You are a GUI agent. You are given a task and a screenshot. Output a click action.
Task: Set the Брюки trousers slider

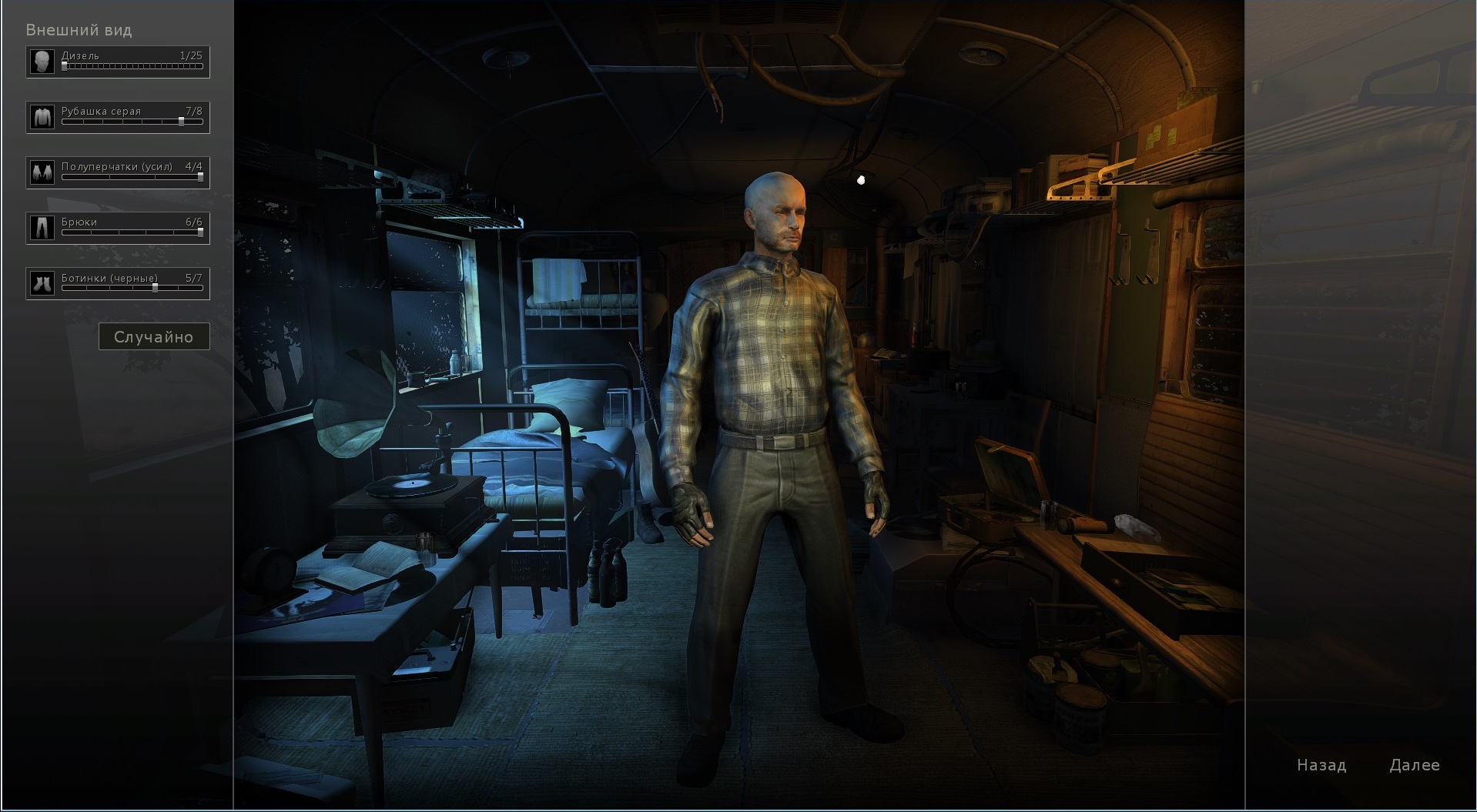point(132,232)
